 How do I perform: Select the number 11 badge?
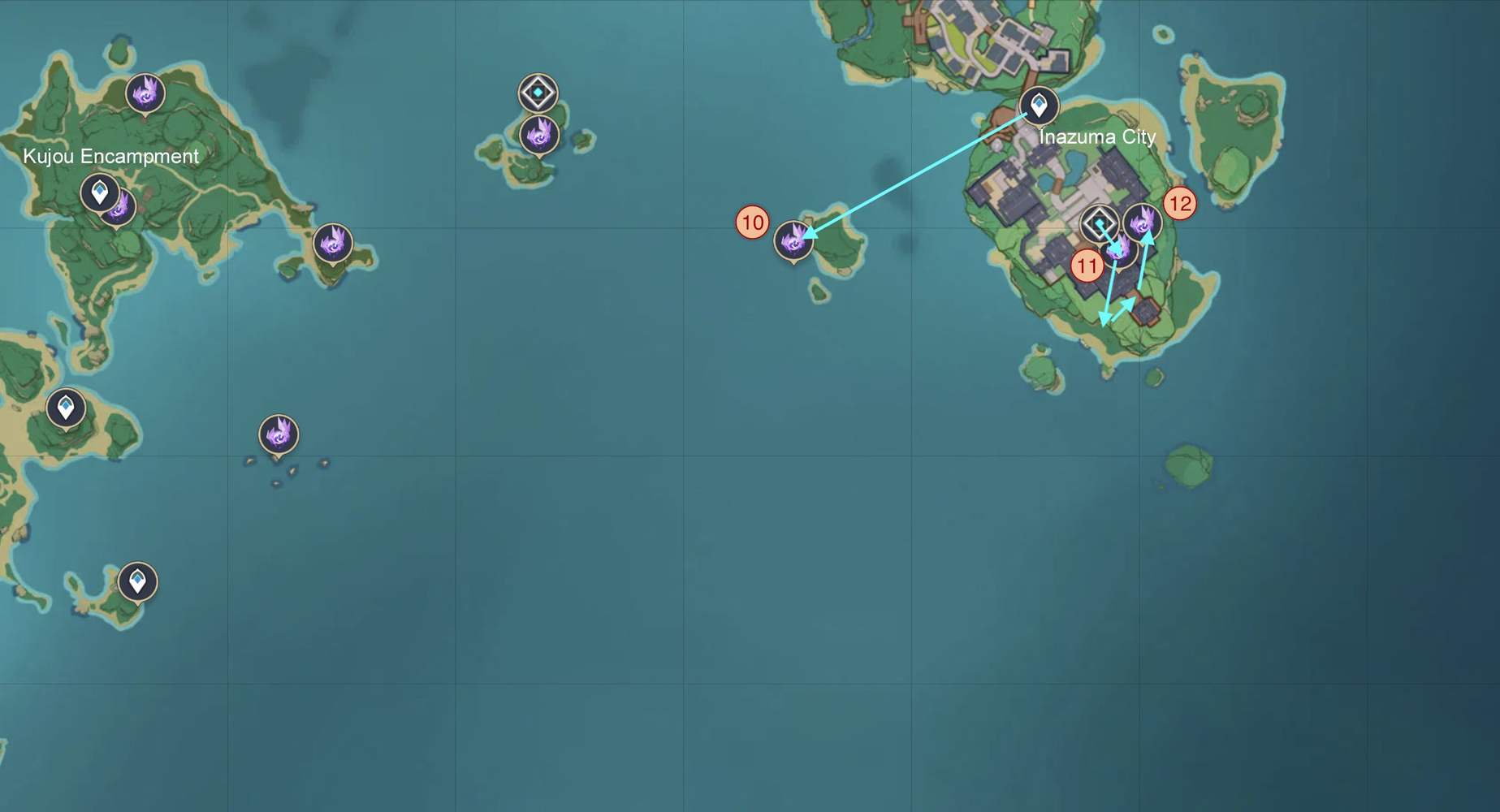pos(1087,265)
